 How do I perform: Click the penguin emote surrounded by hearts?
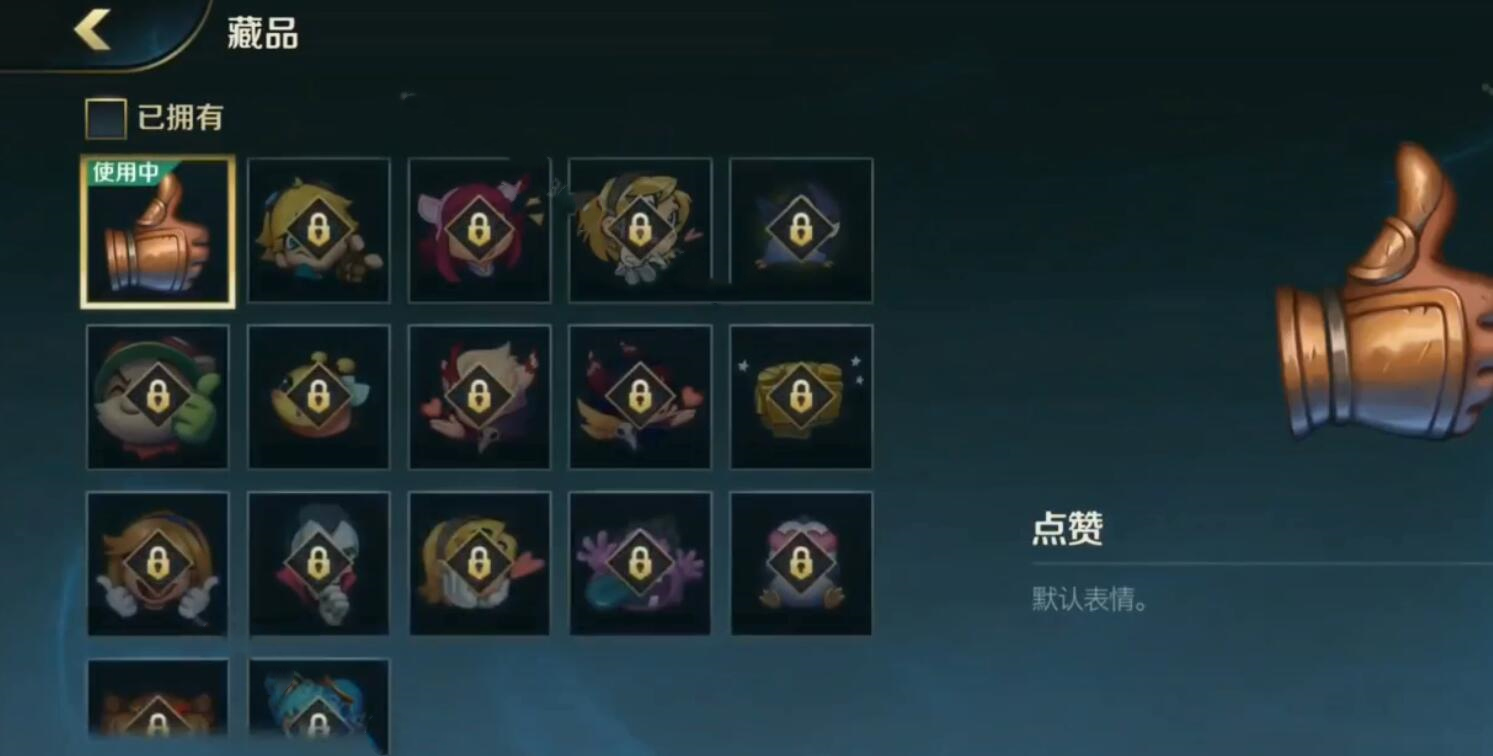(800, 563)
